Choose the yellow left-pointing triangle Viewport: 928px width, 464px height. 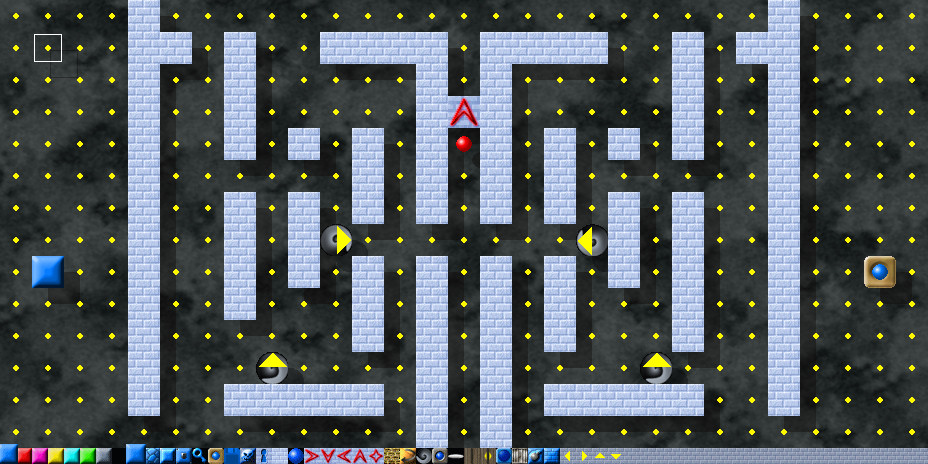(x=567, y=456)
